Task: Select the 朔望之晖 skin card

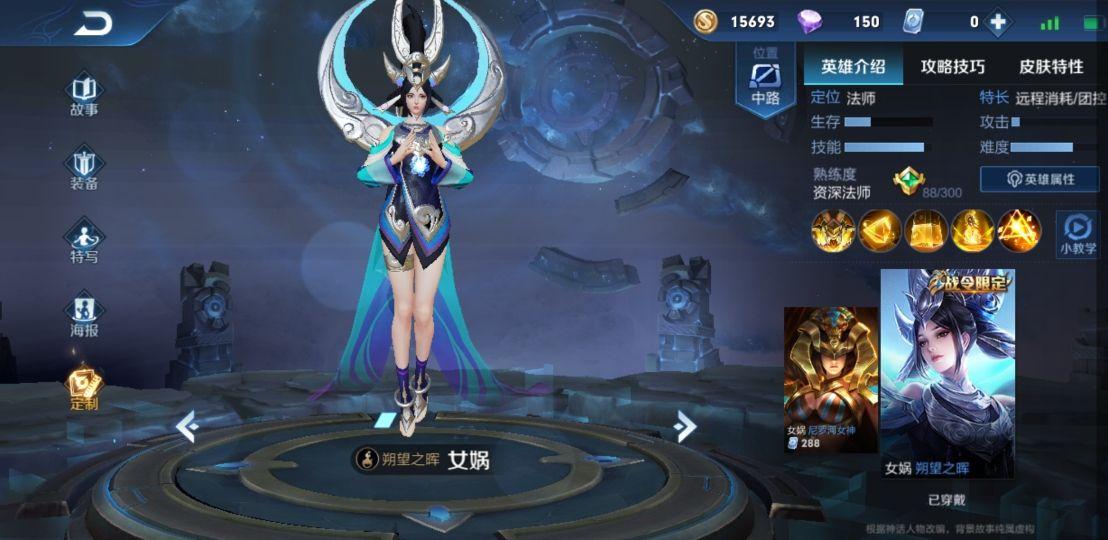Action: coord(947,373)
